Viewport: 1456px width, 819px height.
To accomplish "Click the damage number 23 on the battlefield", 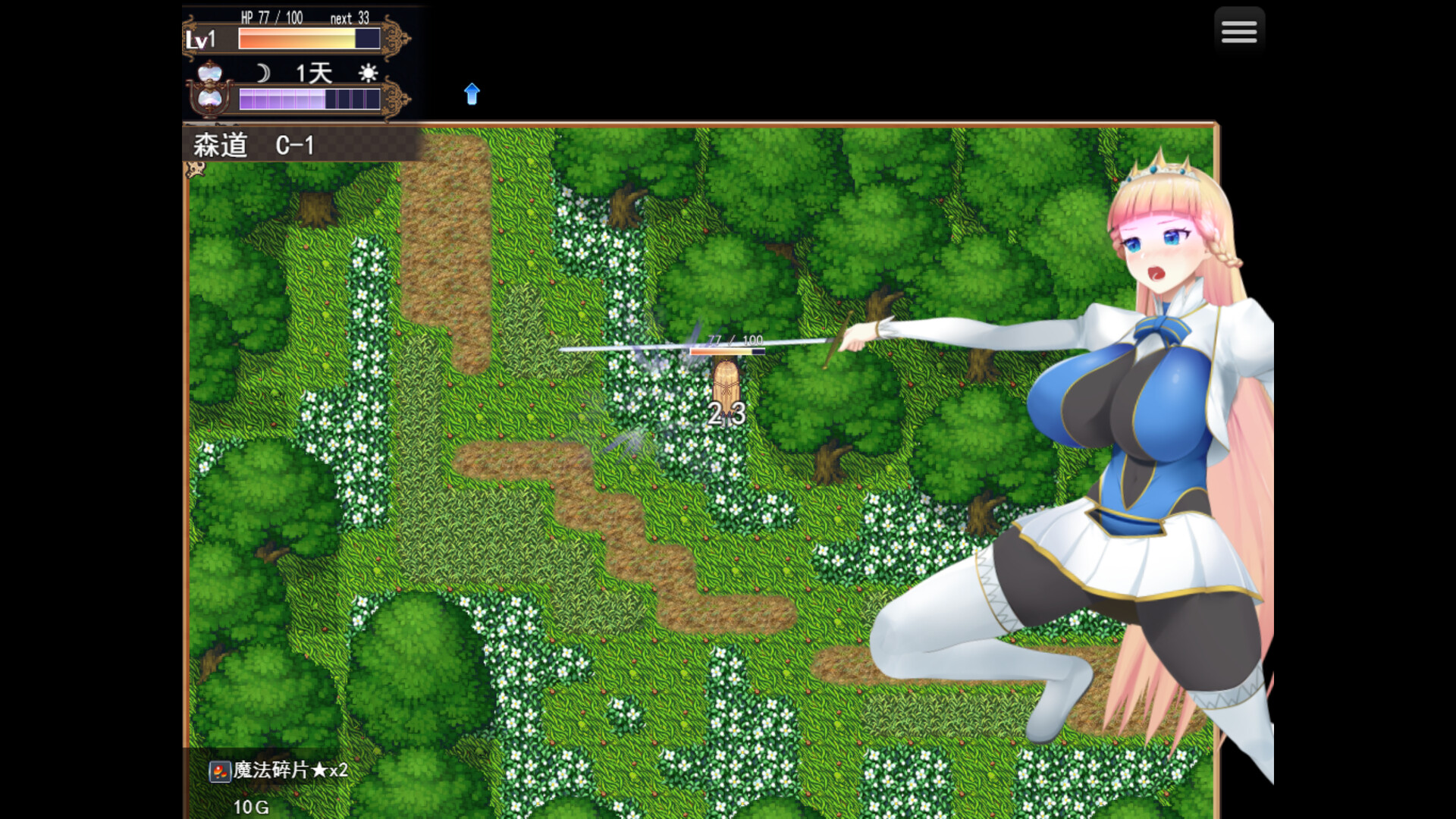I will 726,414.
